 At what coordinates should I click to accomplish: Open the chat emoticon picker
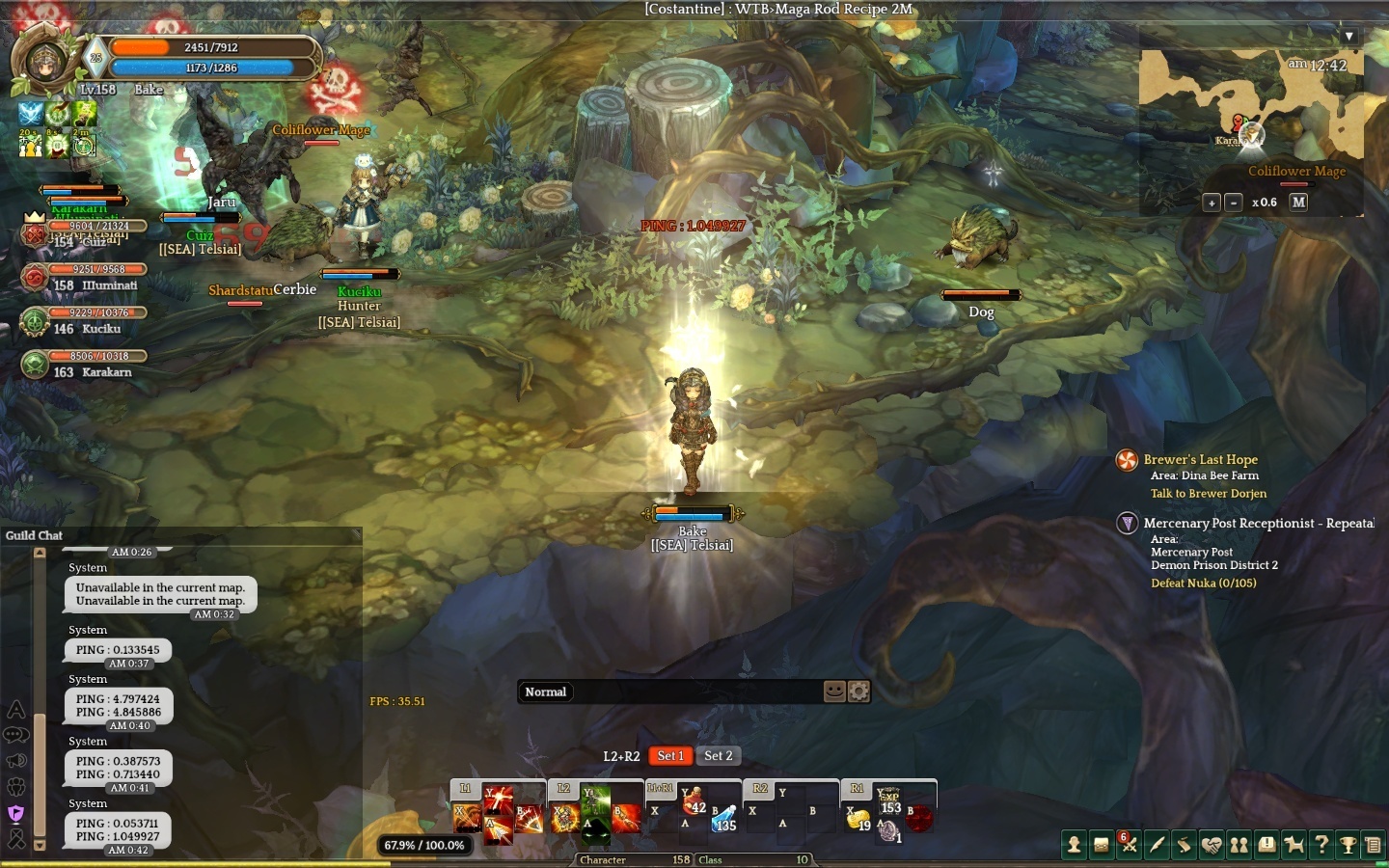coord(834,692)
